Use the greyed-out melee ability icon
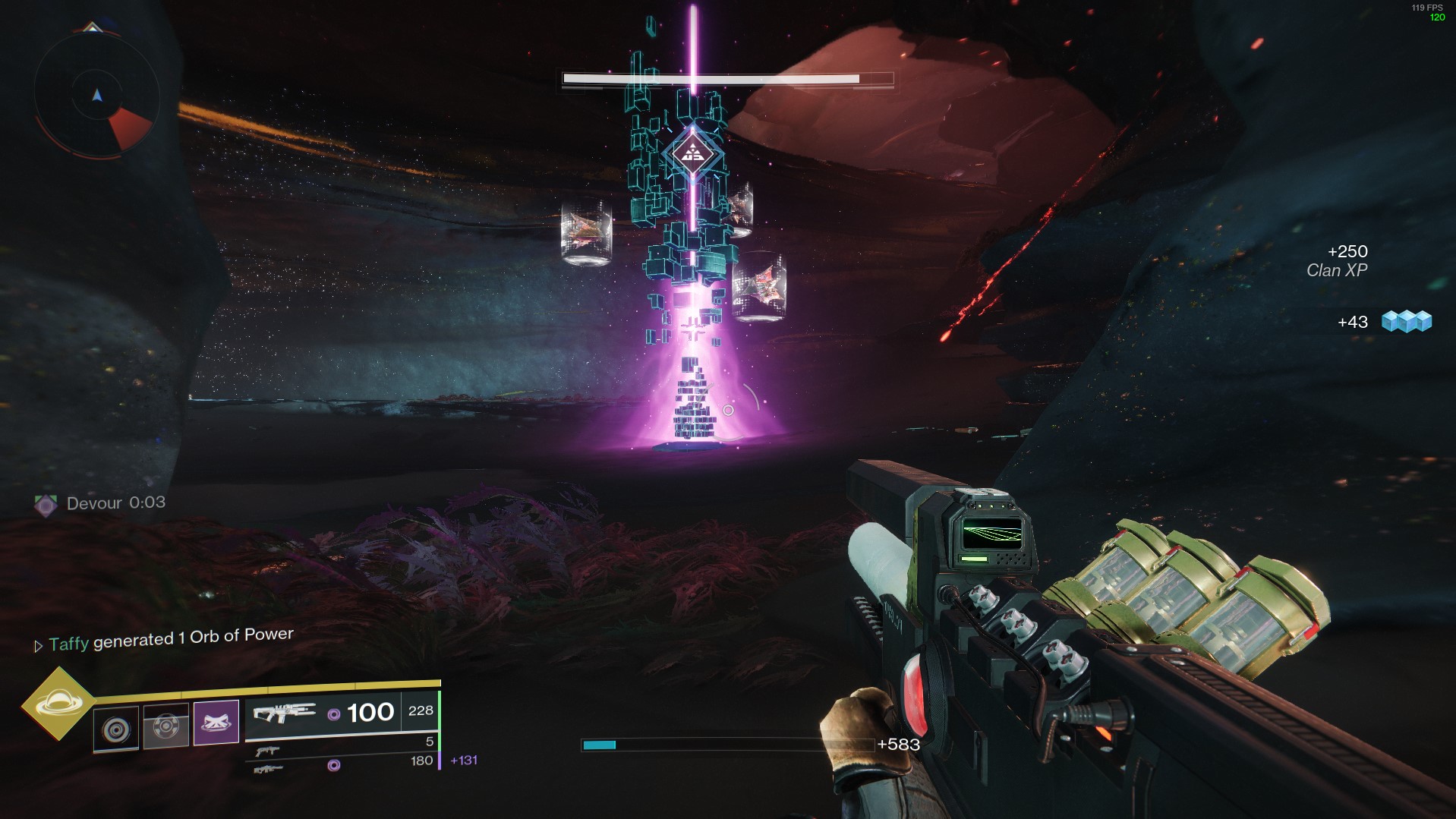Image resolution: width=1456 pixels, height=819 pixels. pyautogui.click(x=165, y=726)
